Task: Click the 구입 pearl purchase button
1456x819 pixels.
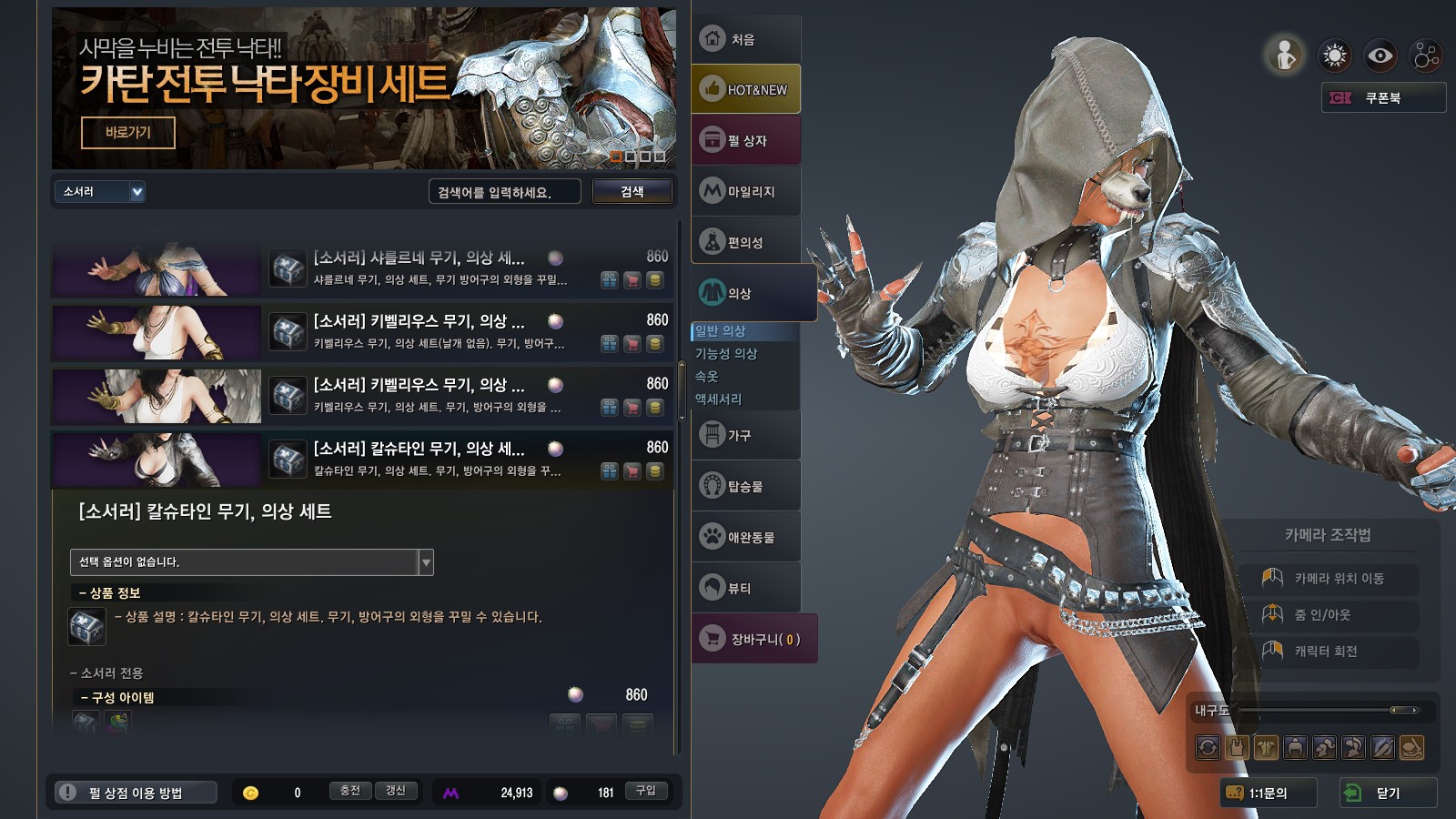Action: (x=646, y=792)
